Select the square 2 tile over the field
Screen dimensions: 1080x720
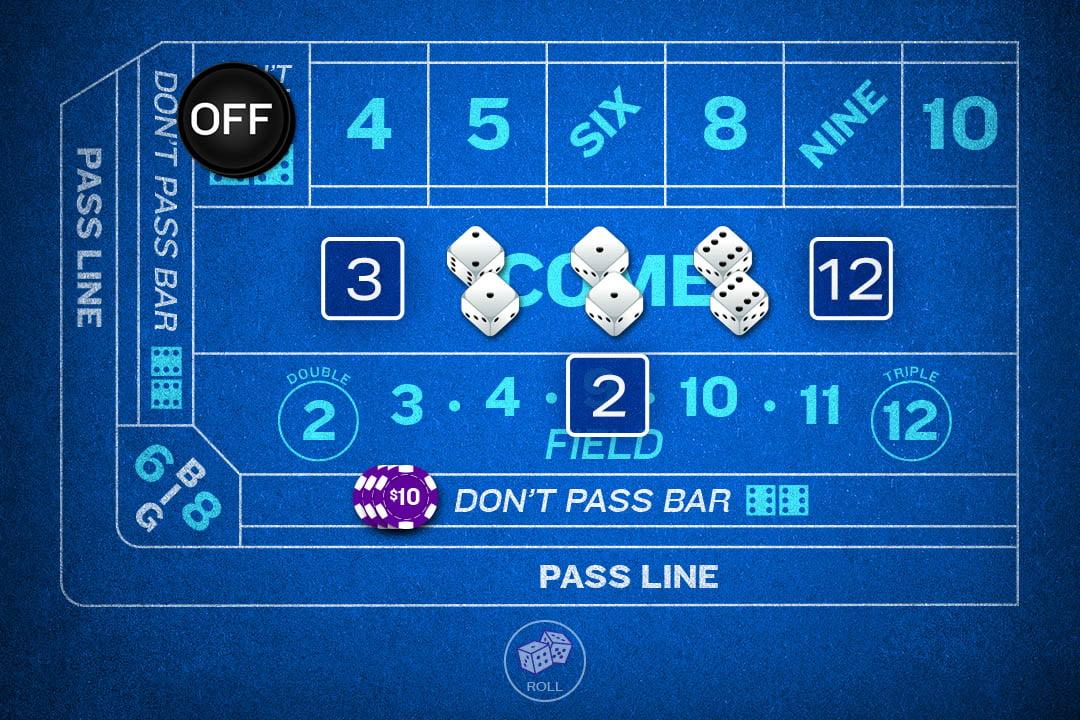(x=608, y=395)
